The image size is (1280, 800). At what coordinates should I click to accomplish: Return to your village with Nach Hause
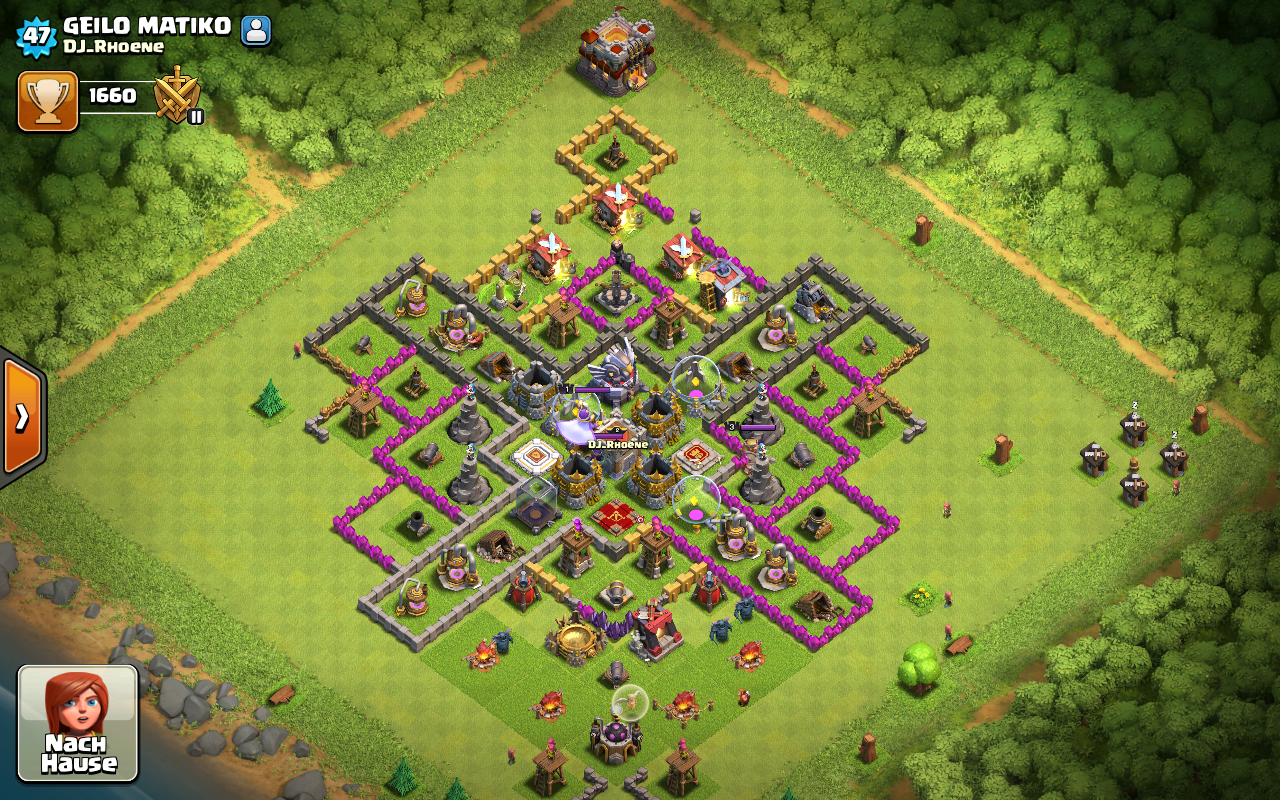pyautogui.click(x=78, y=723)
